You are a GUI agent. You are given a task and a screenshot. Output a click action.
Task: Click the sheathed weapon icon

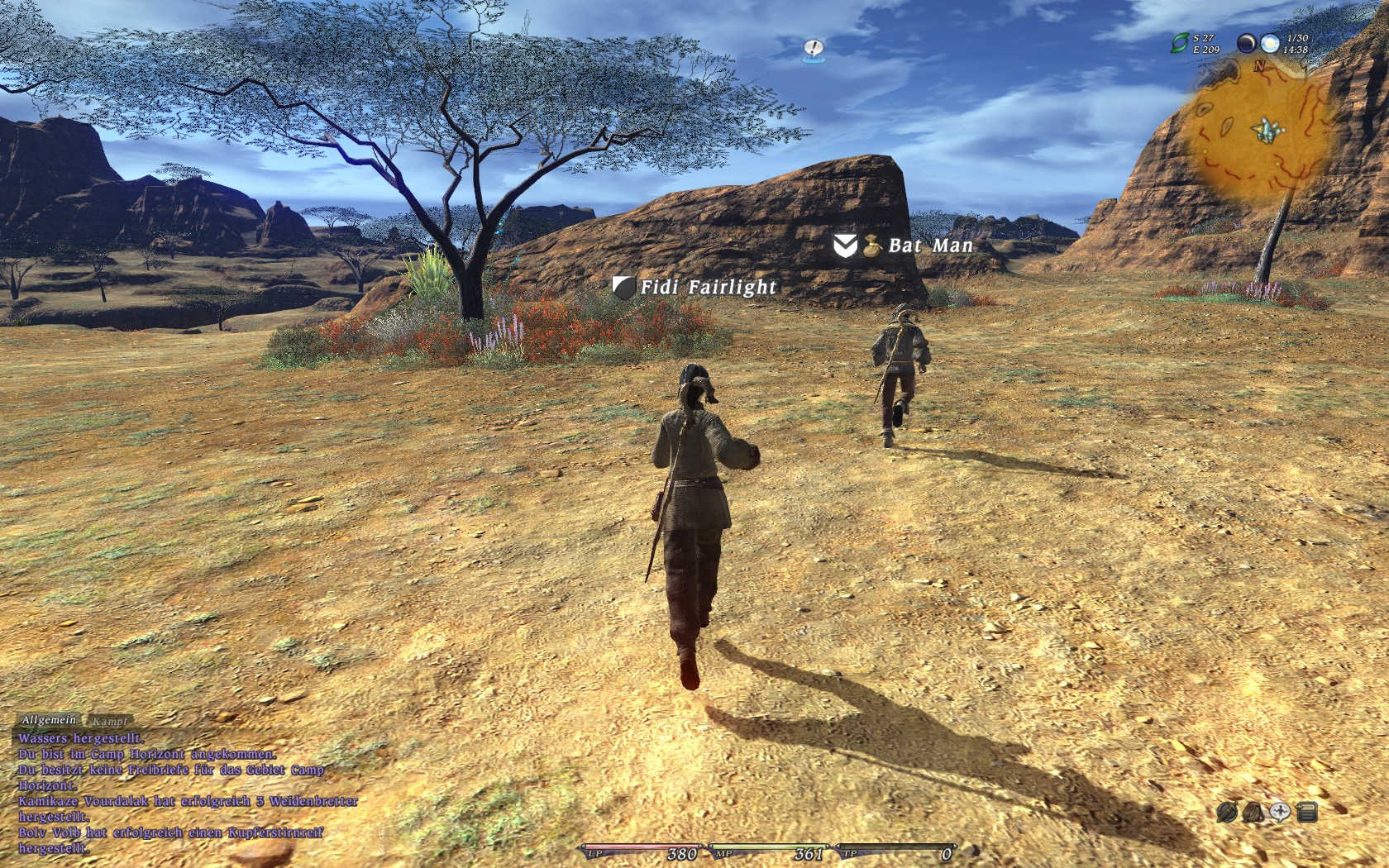pyautogui.click(x=1227, y=812)
